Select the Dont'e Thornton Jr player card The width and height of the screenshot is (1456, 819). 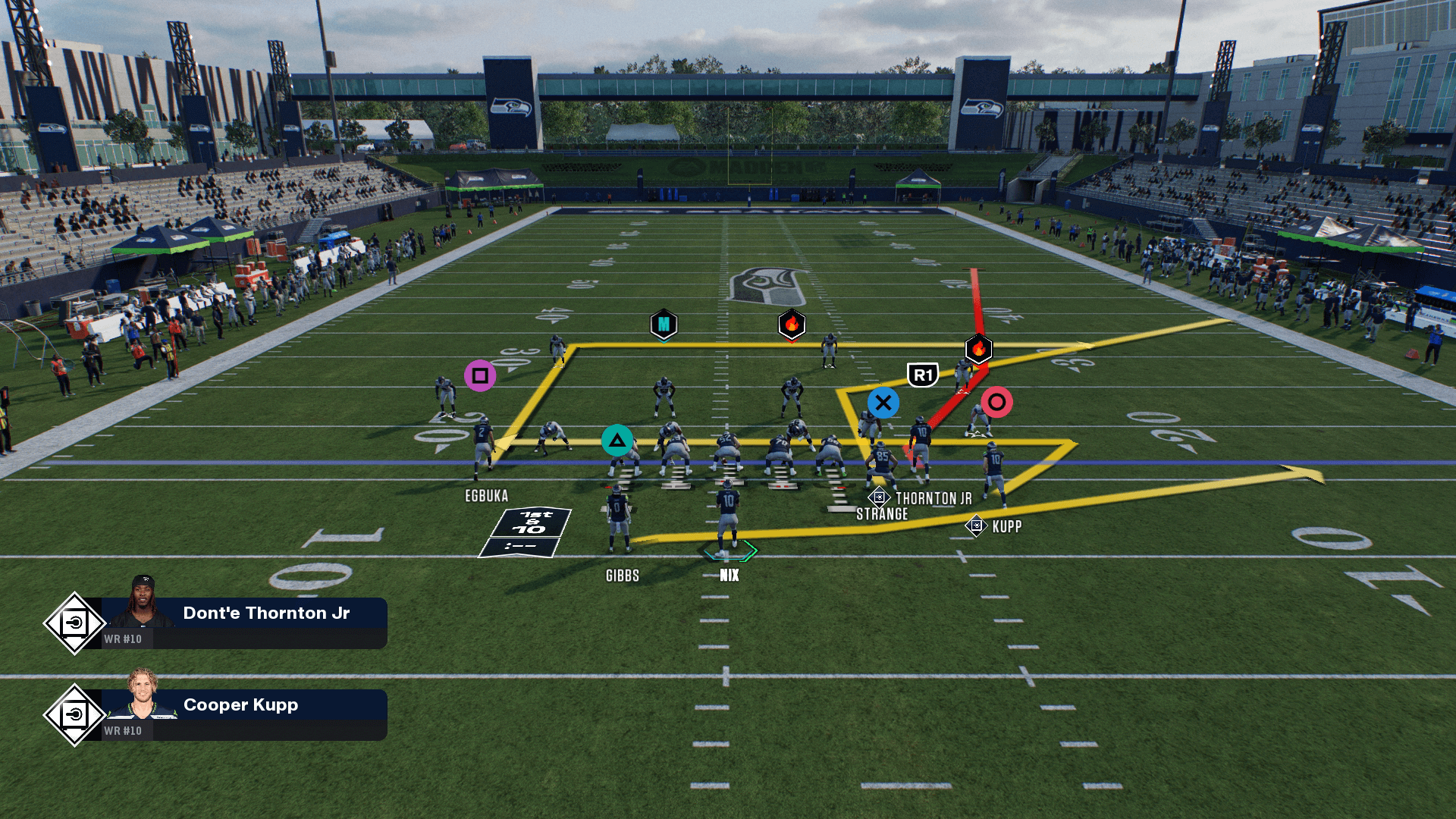(x=243, y=623)
